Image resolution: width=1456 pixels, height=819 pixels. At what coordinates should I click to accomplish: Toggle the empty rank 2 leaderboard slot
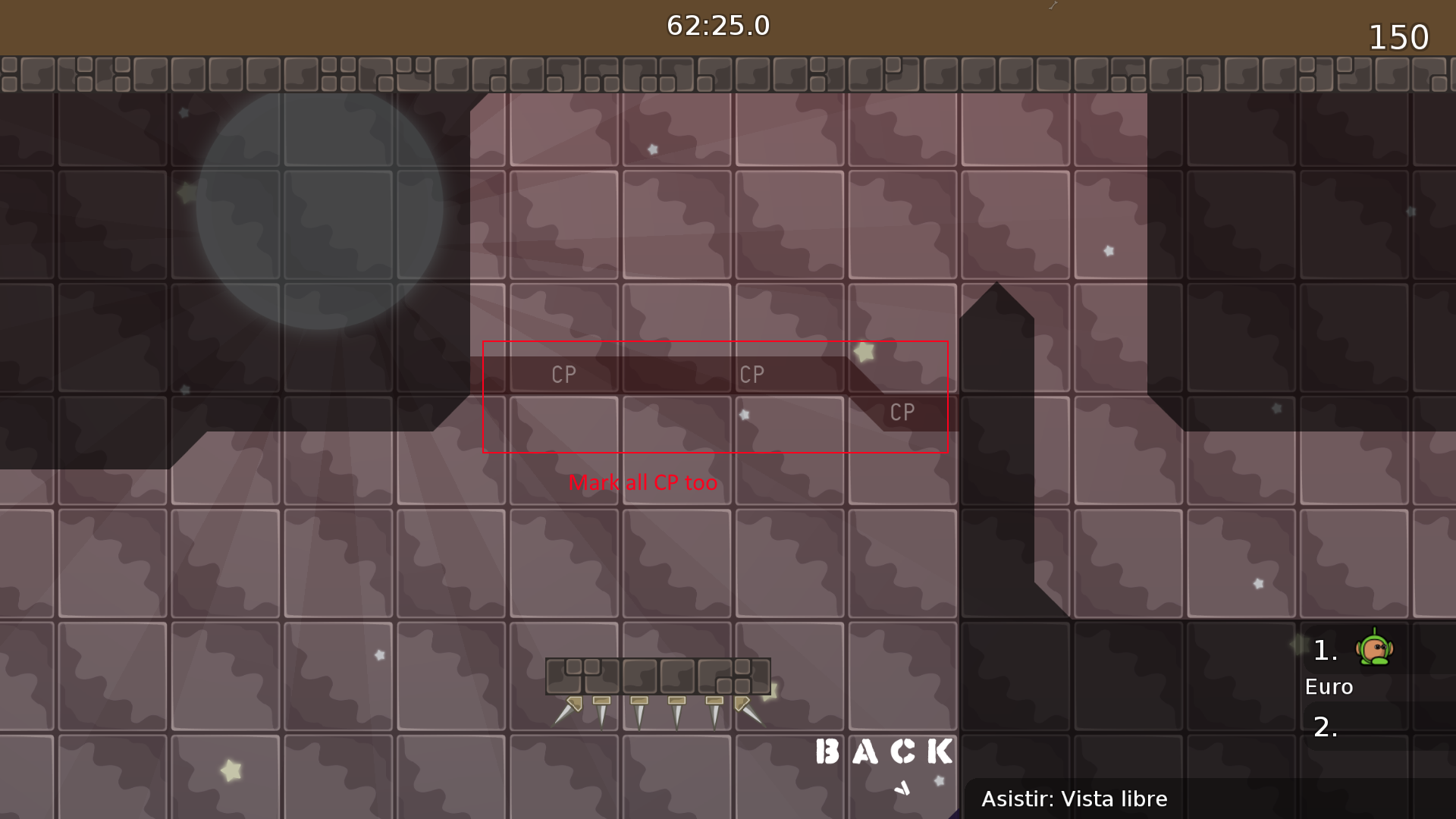point(1325,728)
